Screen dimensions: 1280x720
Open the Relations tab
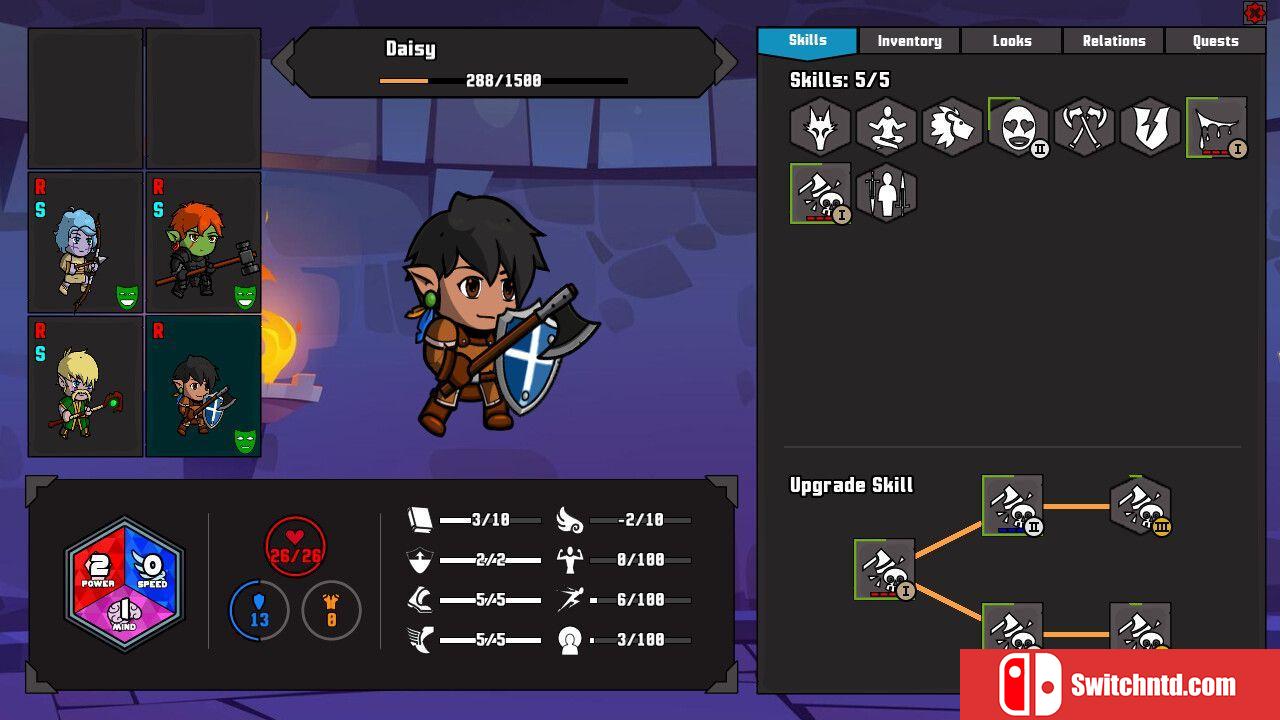(1113, 41)
